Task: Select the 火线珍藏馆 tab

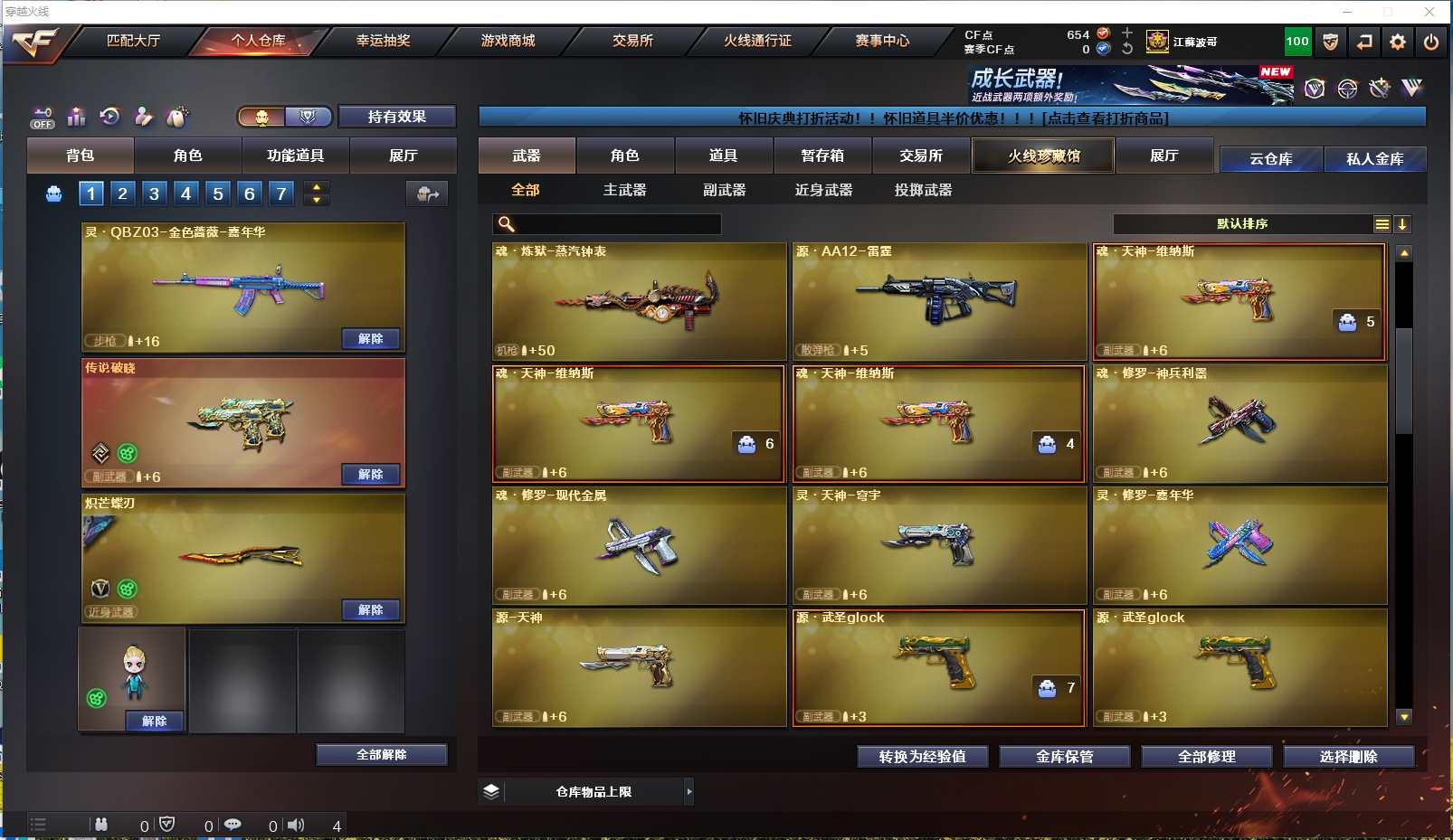Action: click(x=1043, y=156)
